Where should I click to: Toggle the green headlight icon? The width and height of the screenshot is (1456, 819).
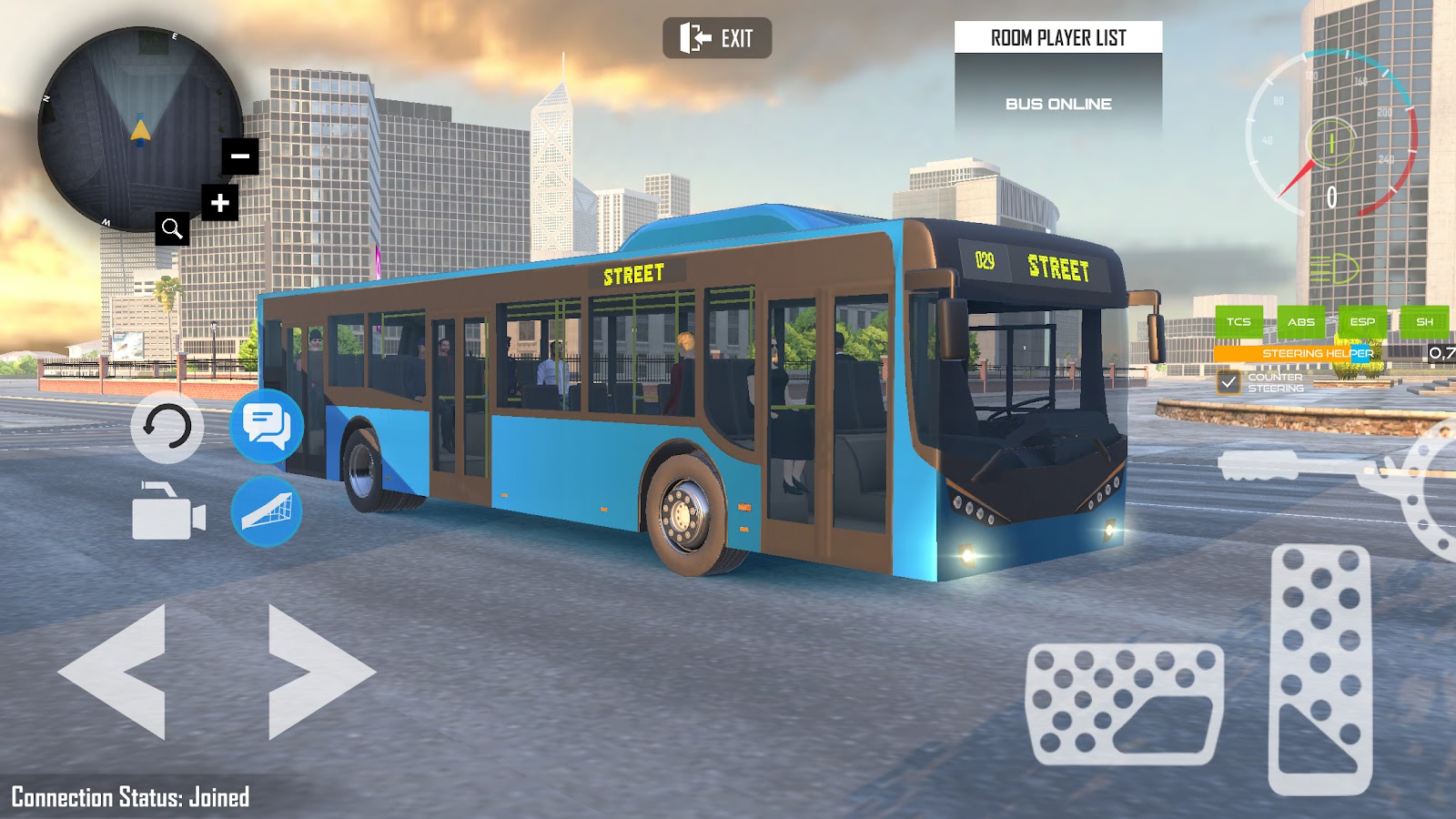coord(1333,269)
